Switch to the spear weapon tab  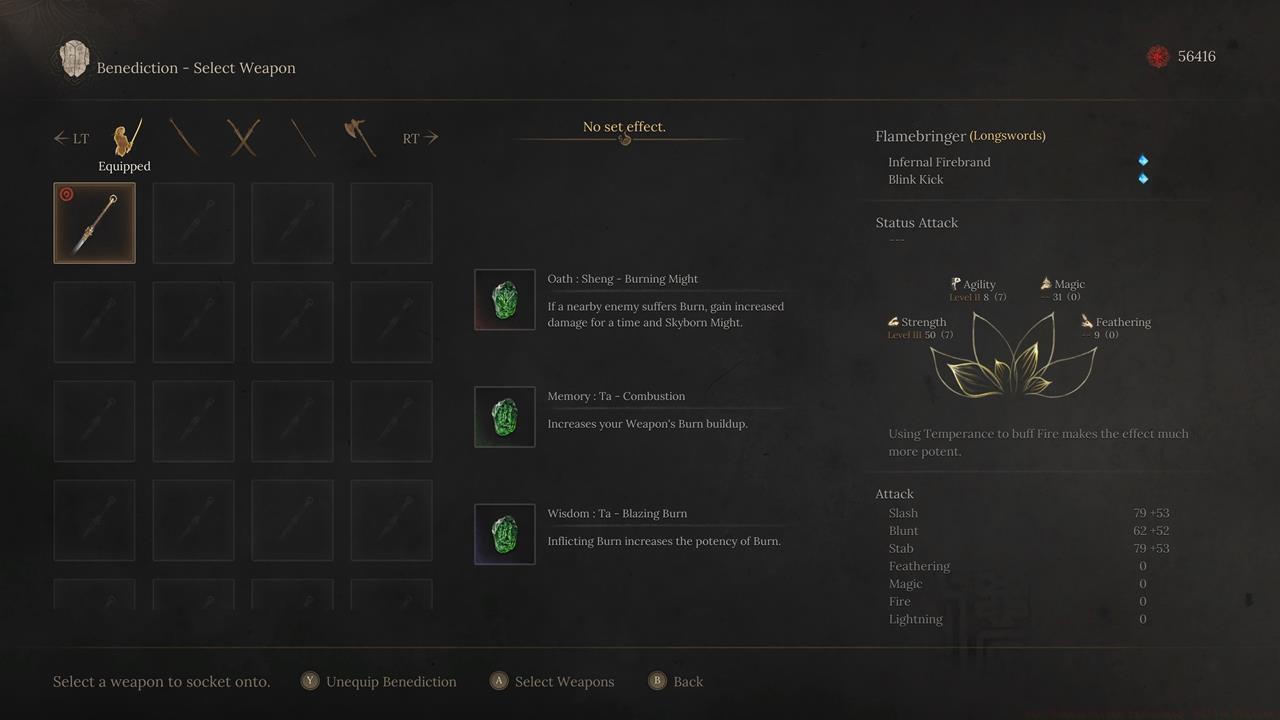[303, 138]
